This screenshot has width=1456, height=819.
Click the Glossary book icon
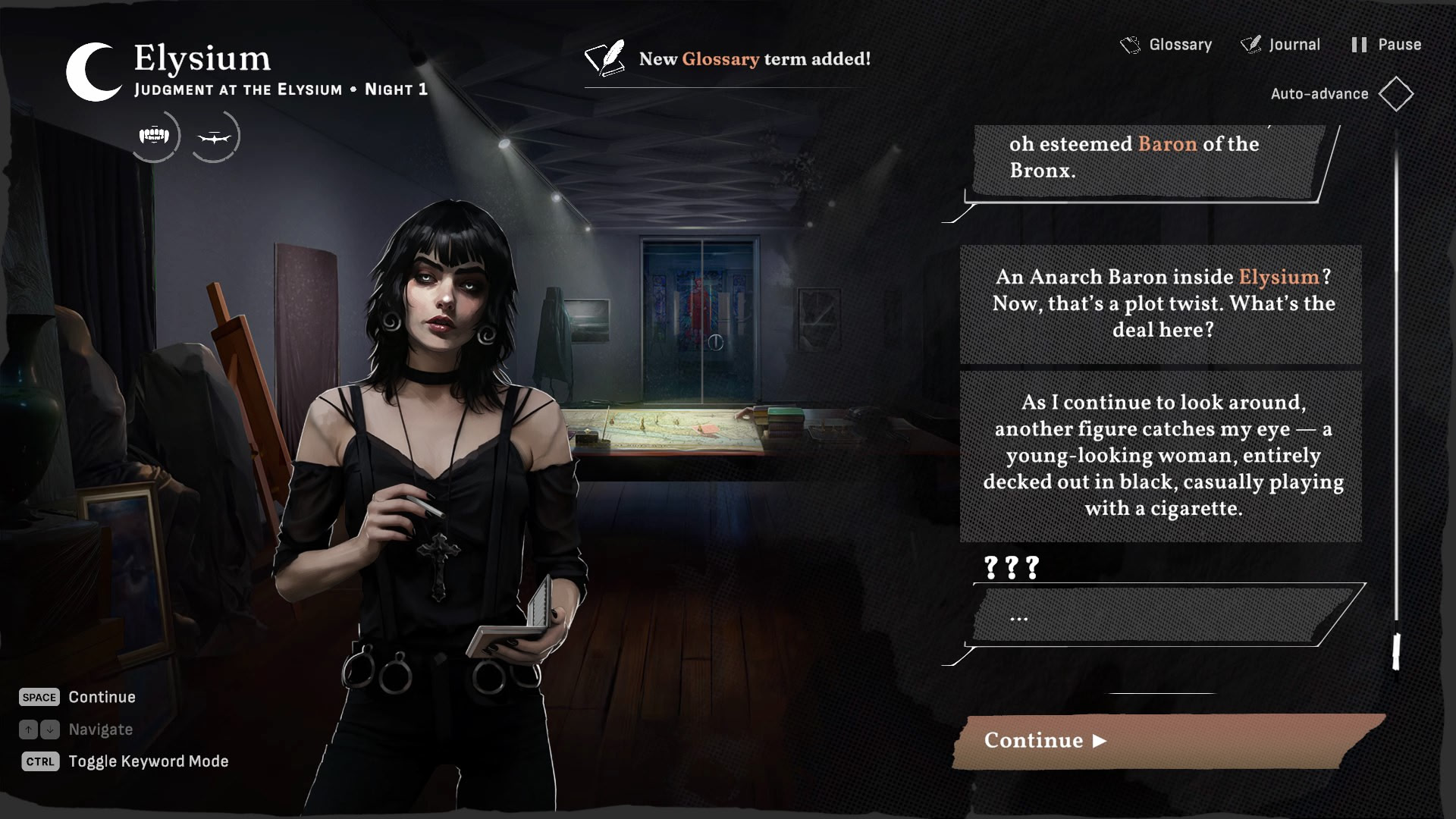tap(1131, 44)
